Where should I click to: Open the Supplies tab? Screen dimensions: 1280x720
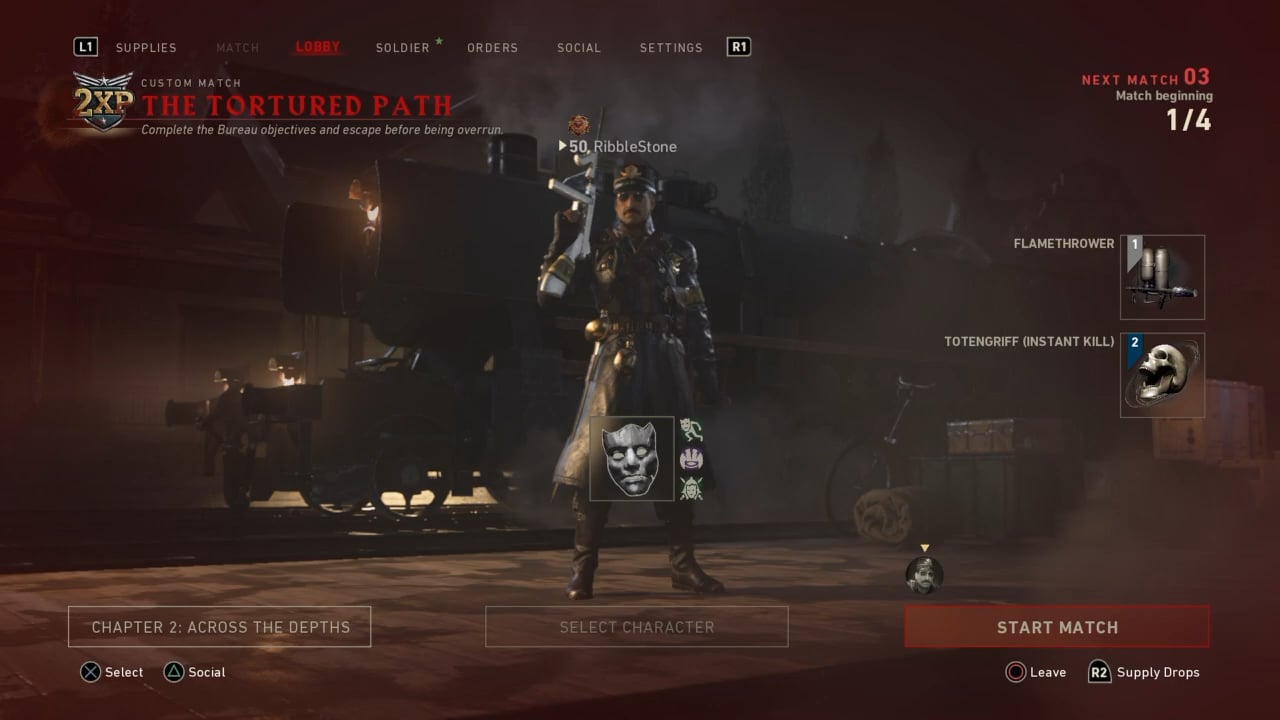click(x=146, y=47)
